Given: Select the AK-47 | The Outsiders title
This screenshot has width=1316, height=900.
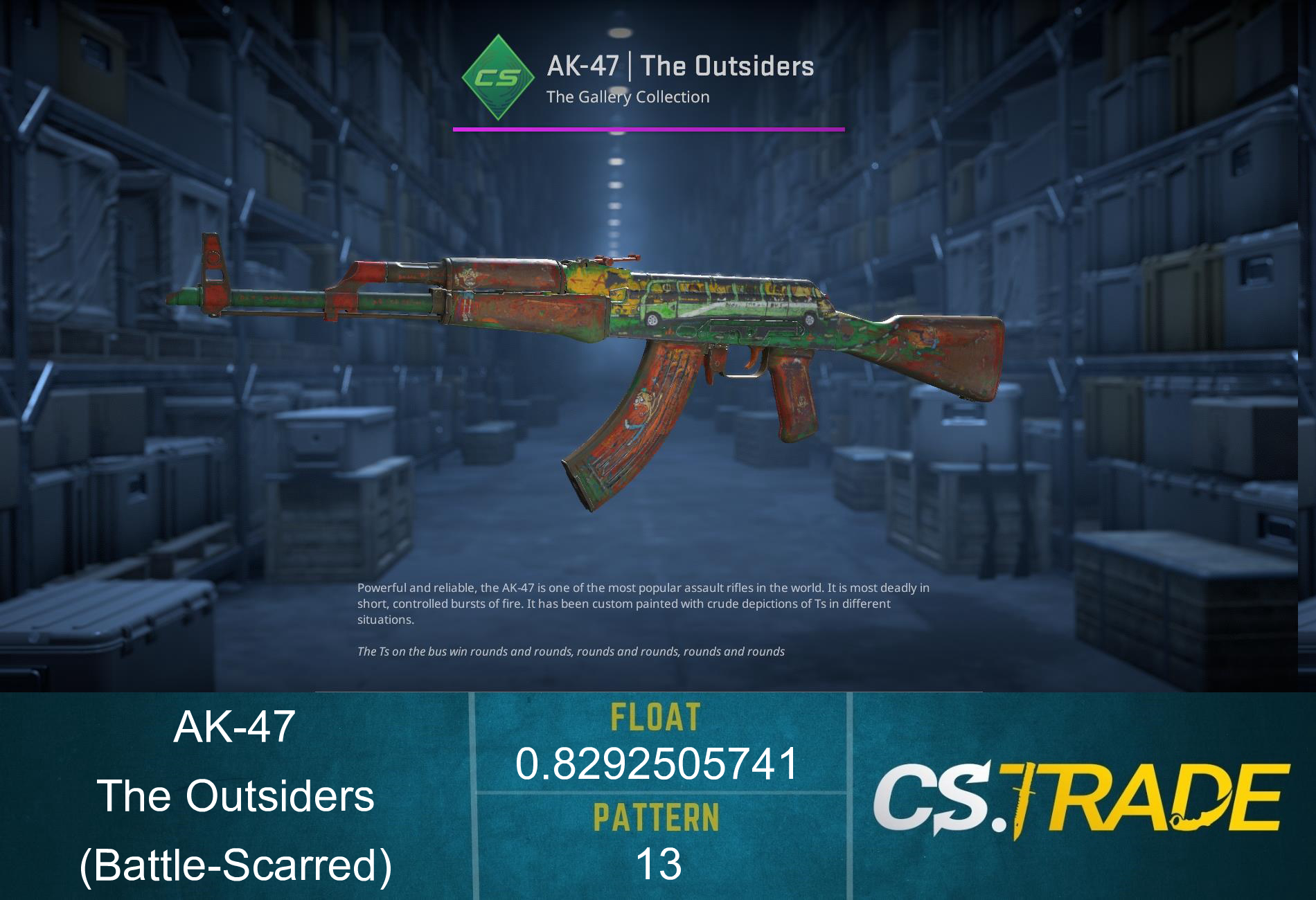Looking at the screenshot, I should (680, 66).
